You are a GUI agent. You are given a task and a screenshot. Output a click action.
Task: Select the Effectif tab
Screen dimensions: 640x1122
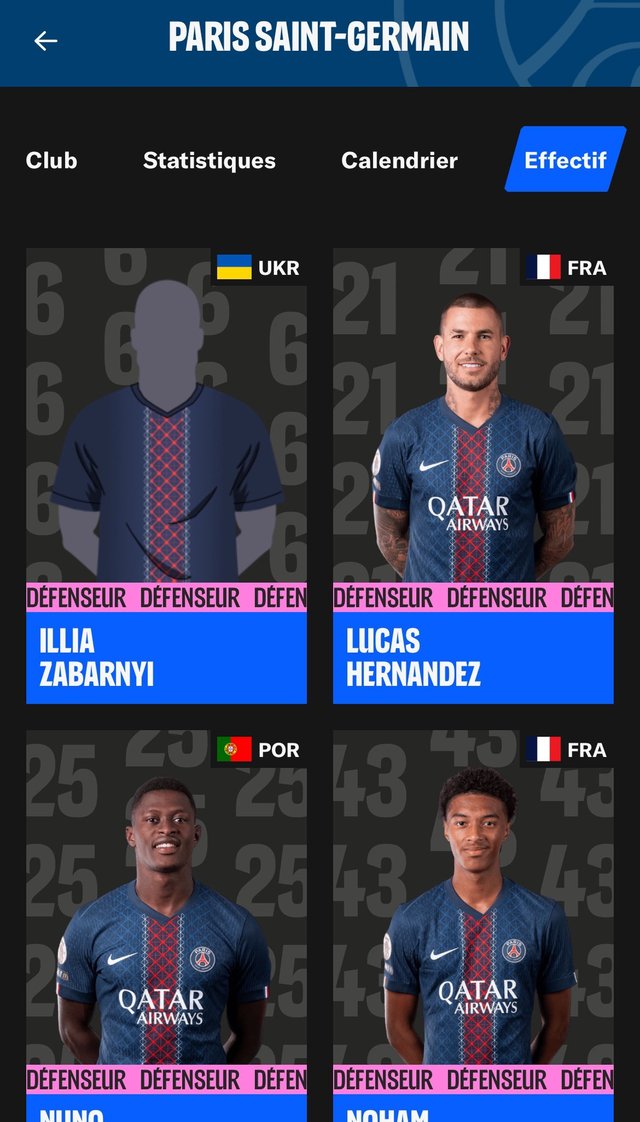(565, 160)
